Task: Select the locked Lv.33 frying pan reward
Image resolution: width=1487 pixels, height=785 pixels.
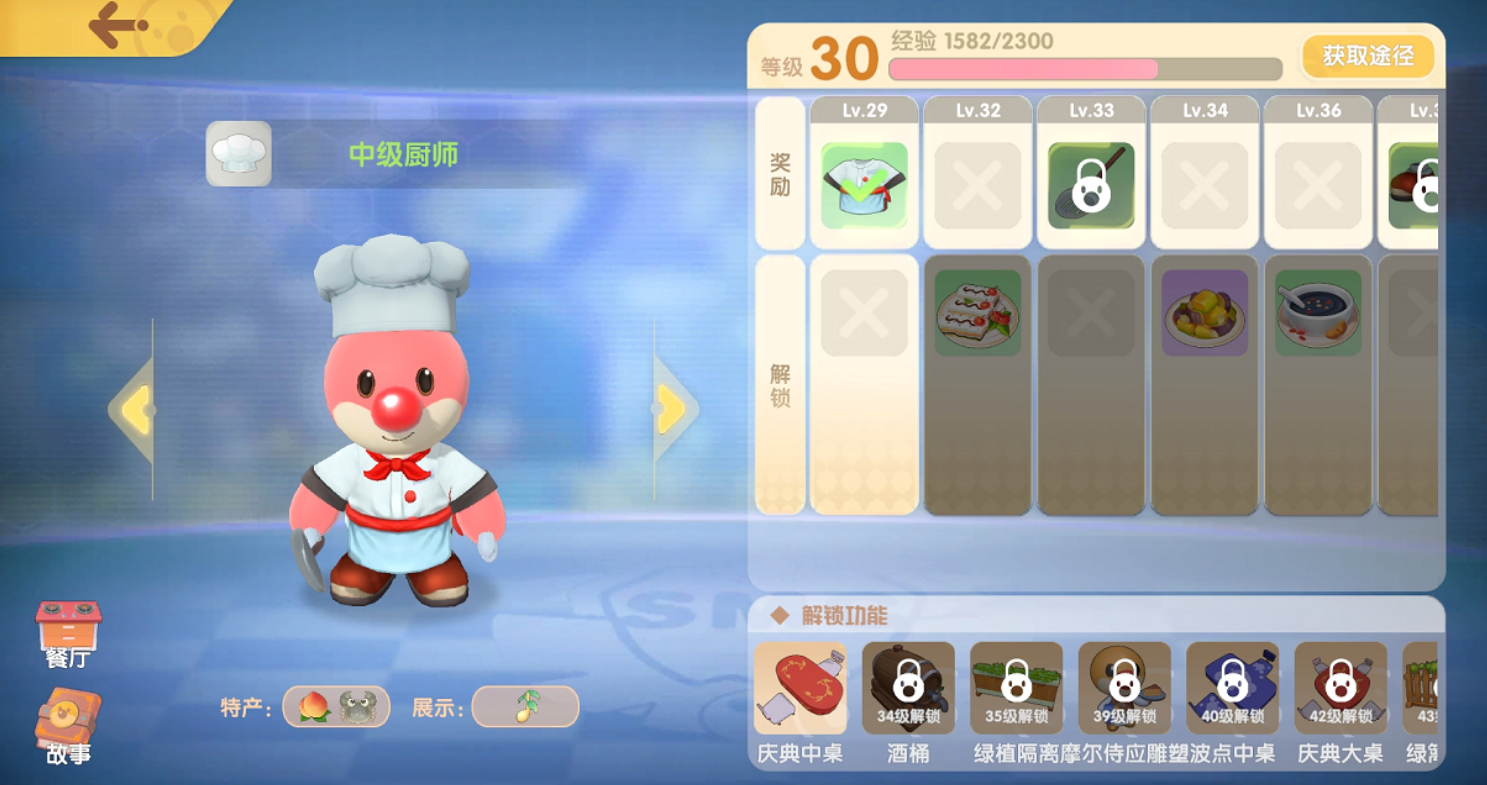Action: [1091, 186]
